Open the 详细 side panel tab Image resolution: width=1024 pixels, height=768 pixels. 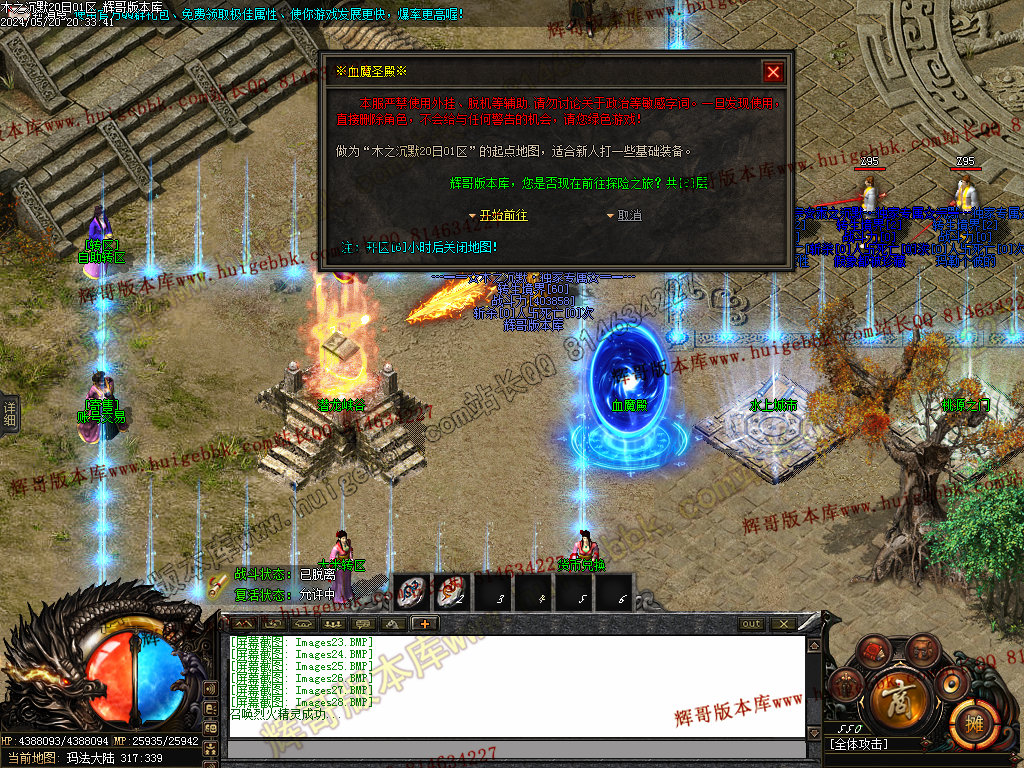(9, 415)
